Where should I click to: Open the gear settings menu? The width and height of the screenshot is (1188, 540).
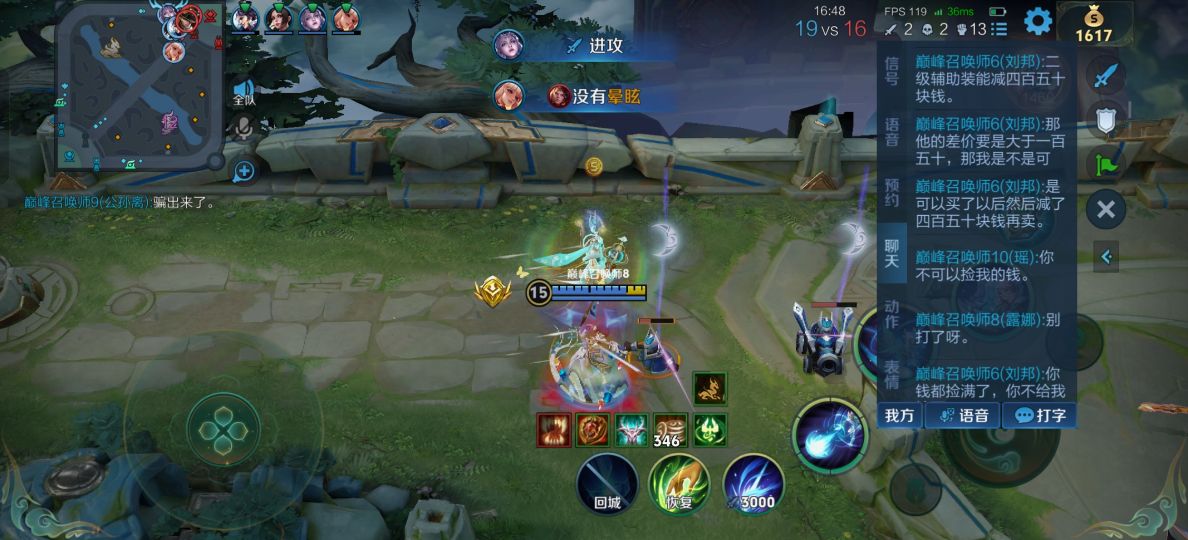coord(1037,20)
